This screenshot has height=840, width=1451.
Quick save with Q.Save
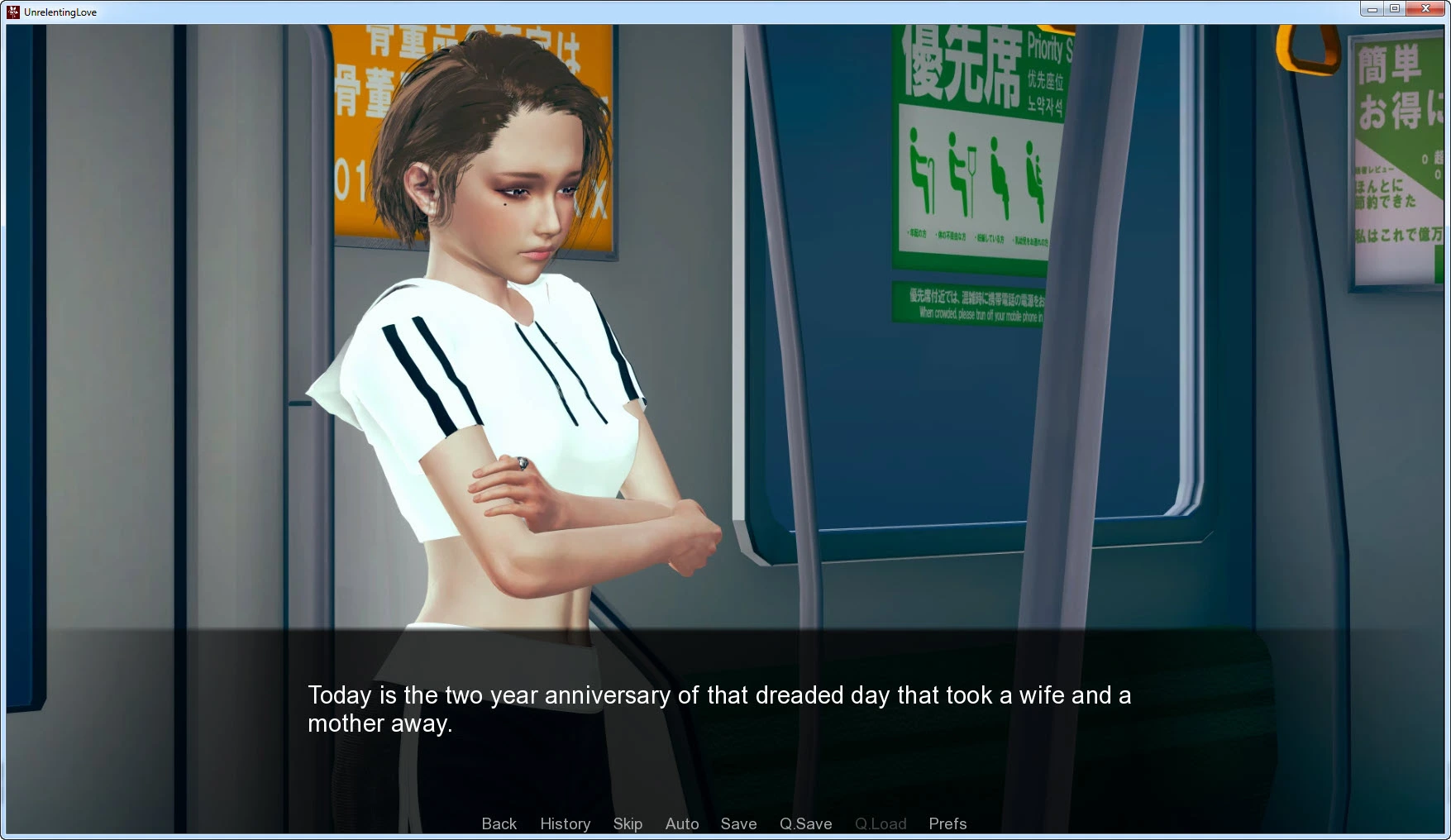[x=805, y=823]
